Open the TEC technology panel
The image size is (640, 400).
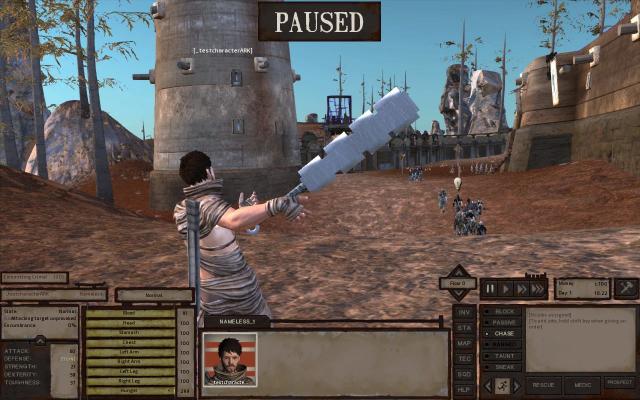tap(464, 358)
